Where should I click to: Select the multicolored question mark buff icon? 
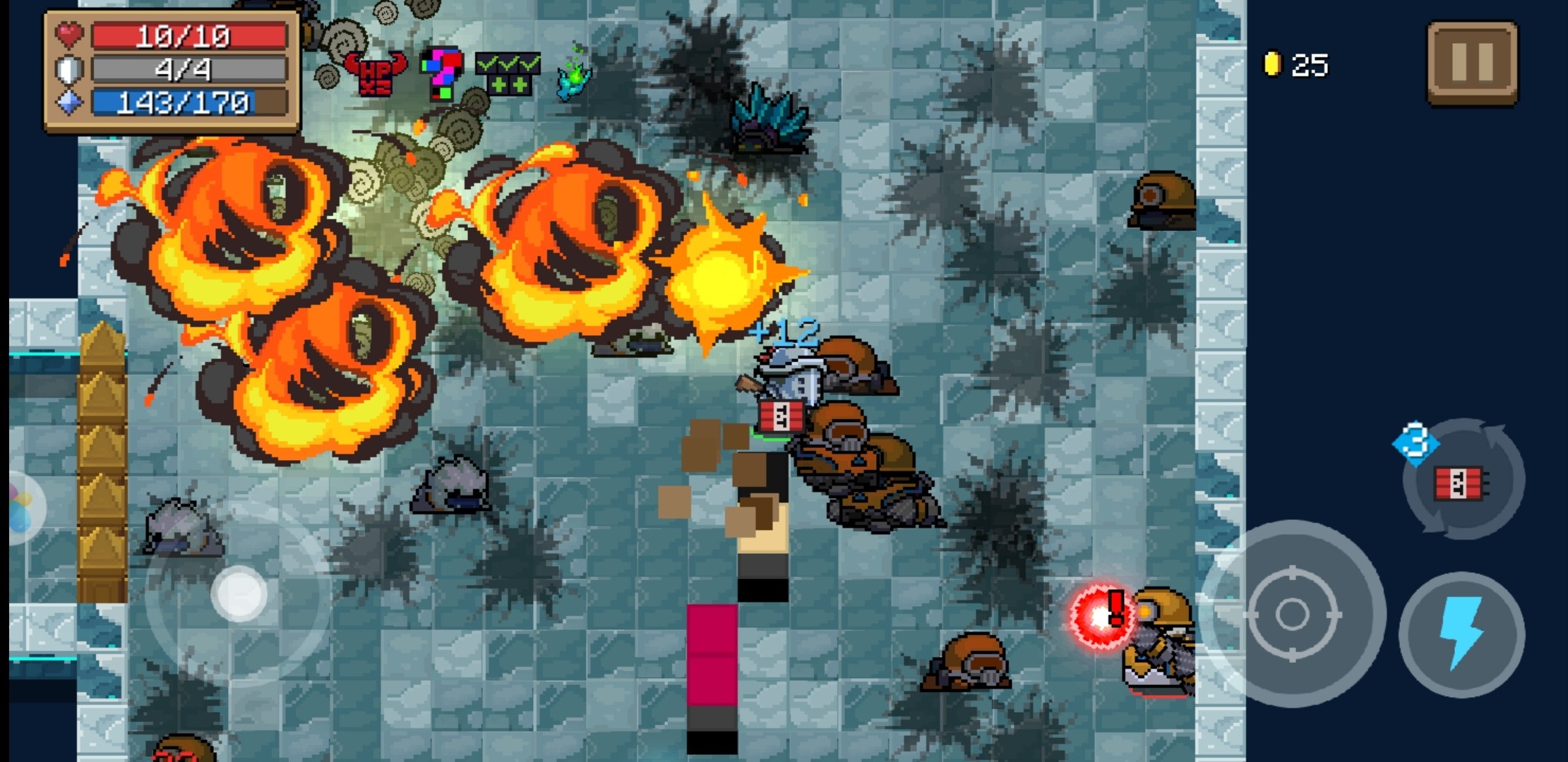(442, 73)
